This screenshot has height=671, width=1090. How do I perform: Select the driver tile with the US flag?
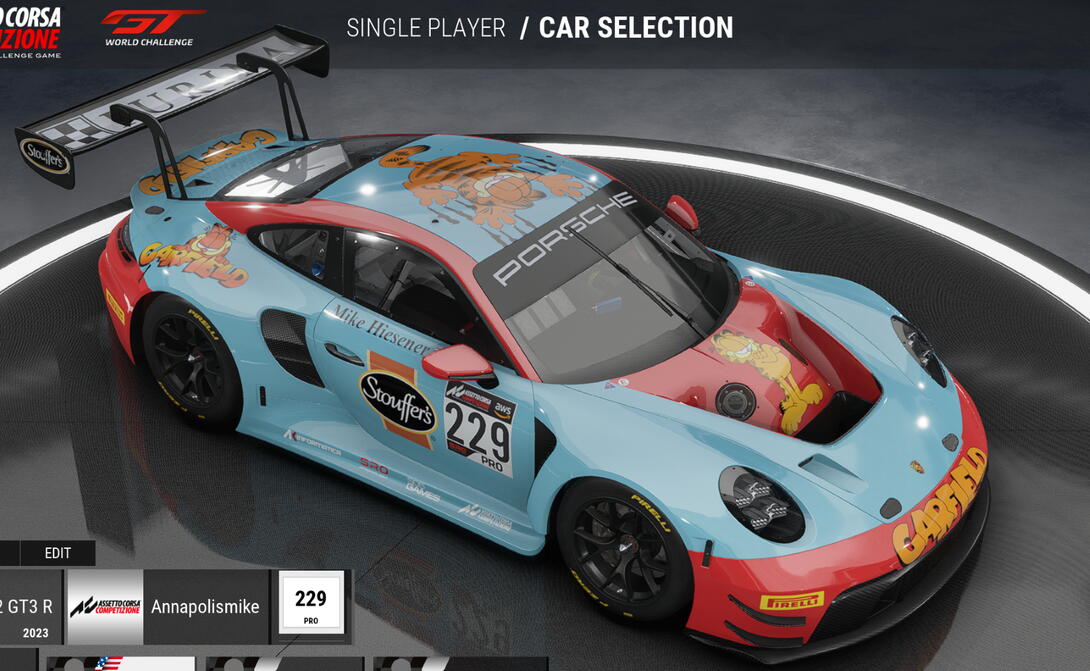coord(120,663)
